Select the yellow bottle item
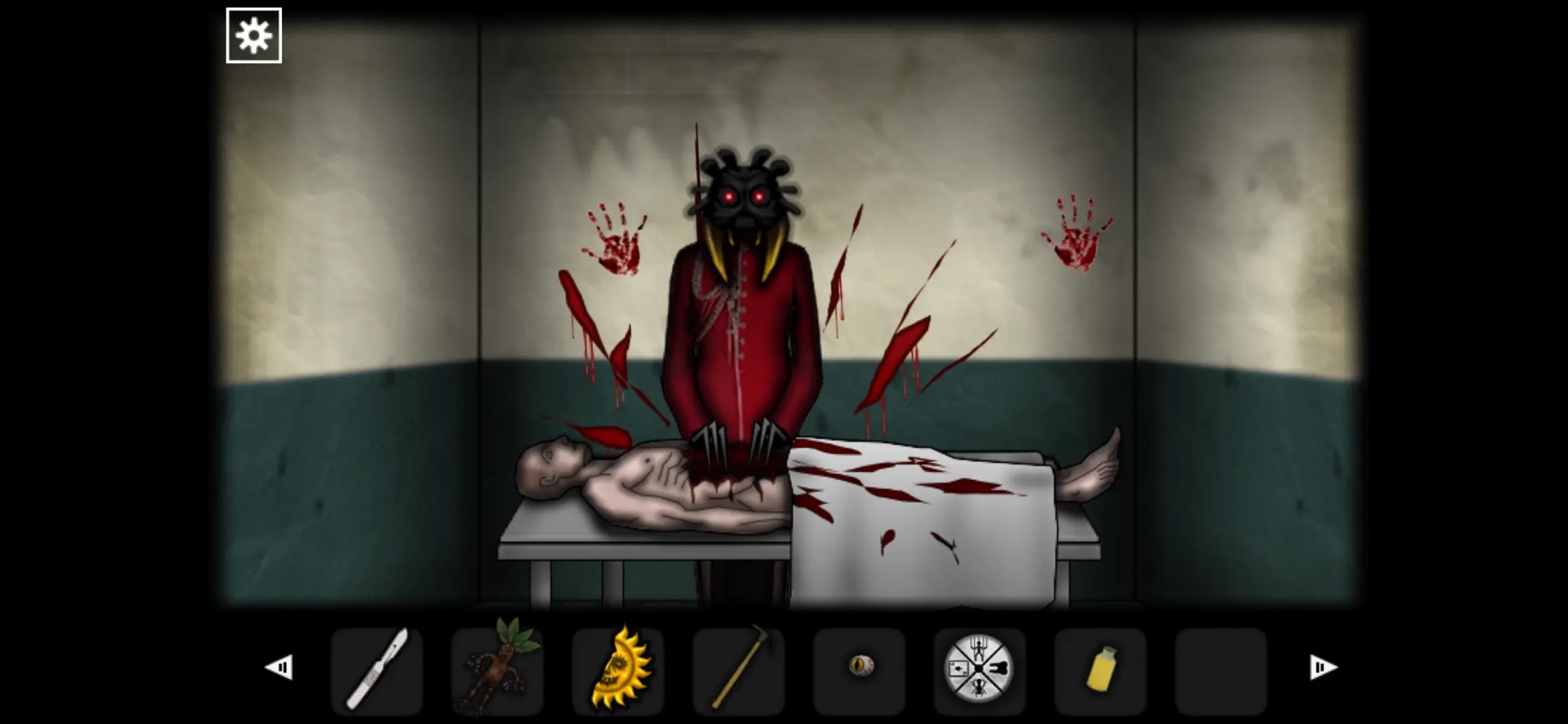1568x724 pixels. (x=1100, y=670)
